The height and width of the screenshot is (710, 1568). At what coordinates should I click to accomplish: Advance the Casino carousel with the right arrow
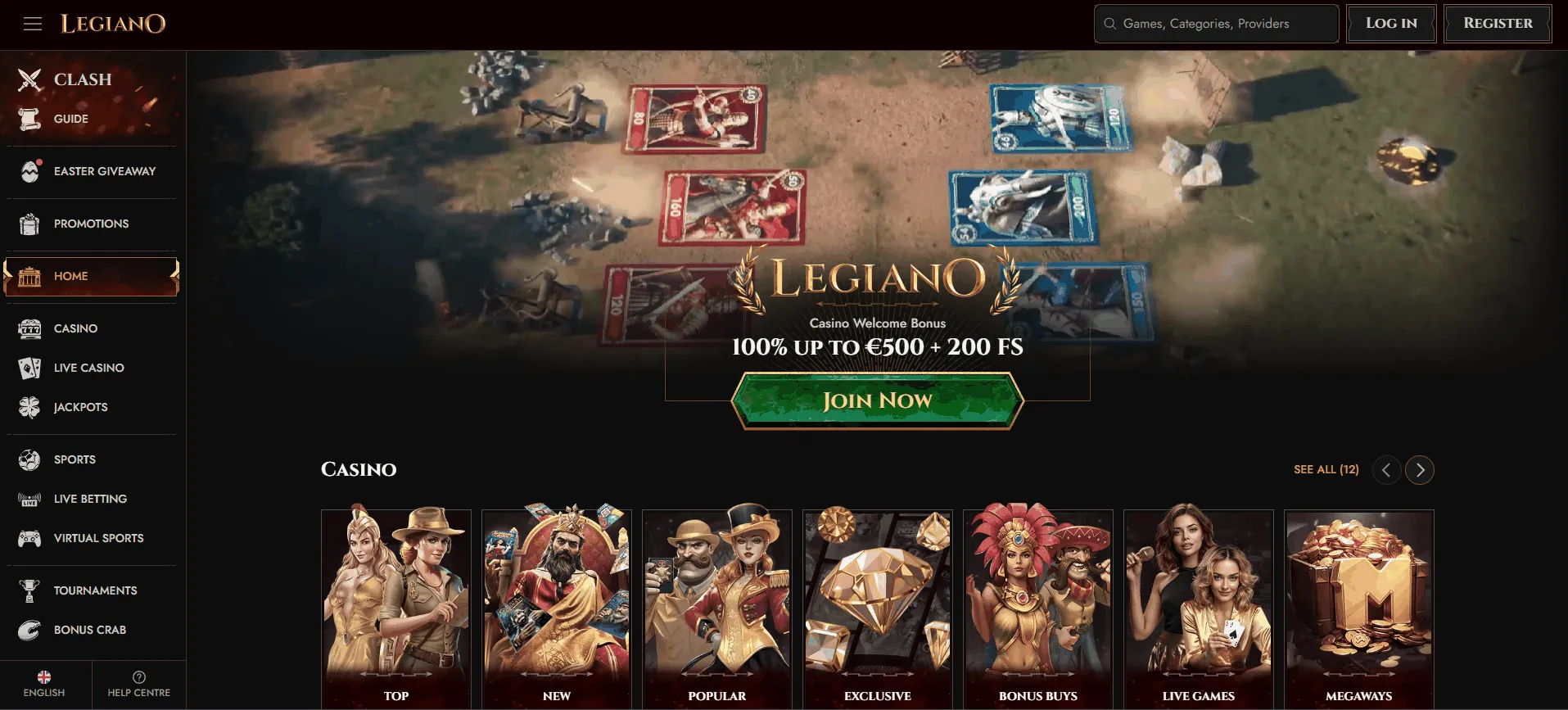1420,470
